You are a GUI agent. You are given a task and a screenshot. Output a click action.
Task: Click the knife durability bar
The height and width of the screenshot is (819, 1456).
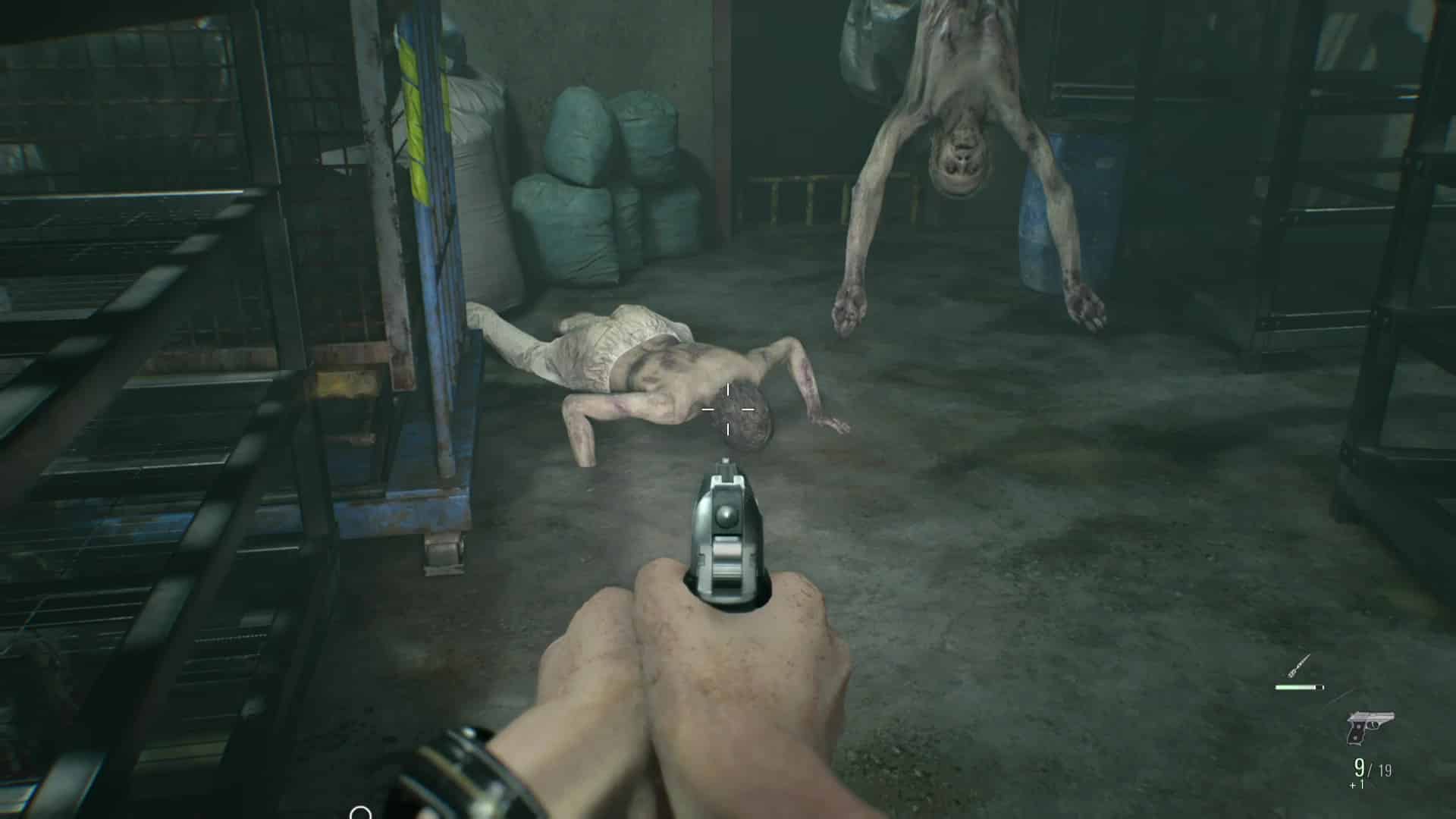(x=1299, y=687)
